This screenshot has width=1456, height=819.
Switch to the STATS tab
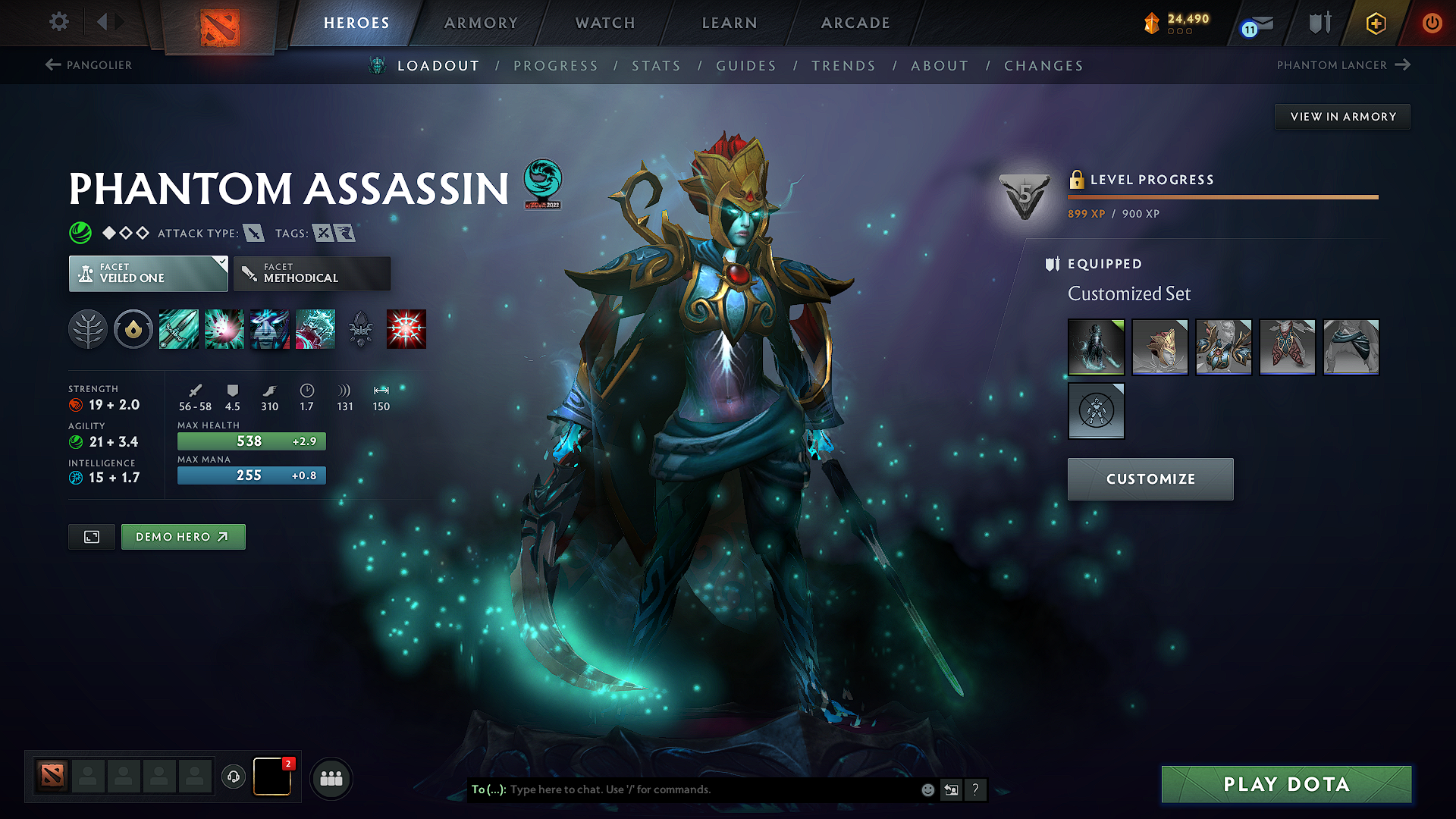[x=657, y=66]
